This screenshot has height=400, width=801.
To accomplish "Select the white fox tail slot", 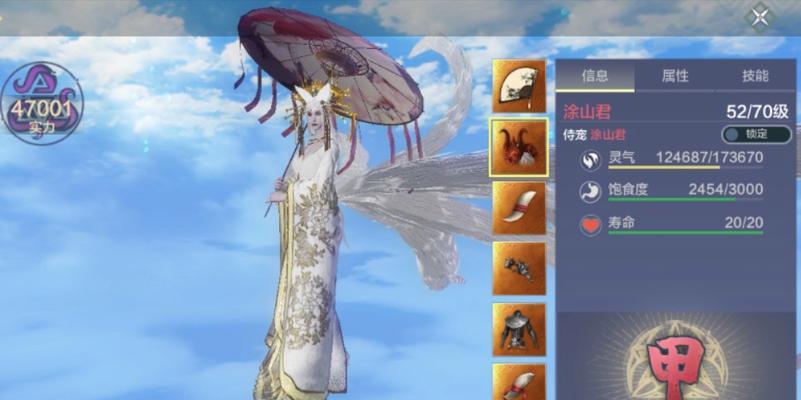I will (x=519, y=208).
